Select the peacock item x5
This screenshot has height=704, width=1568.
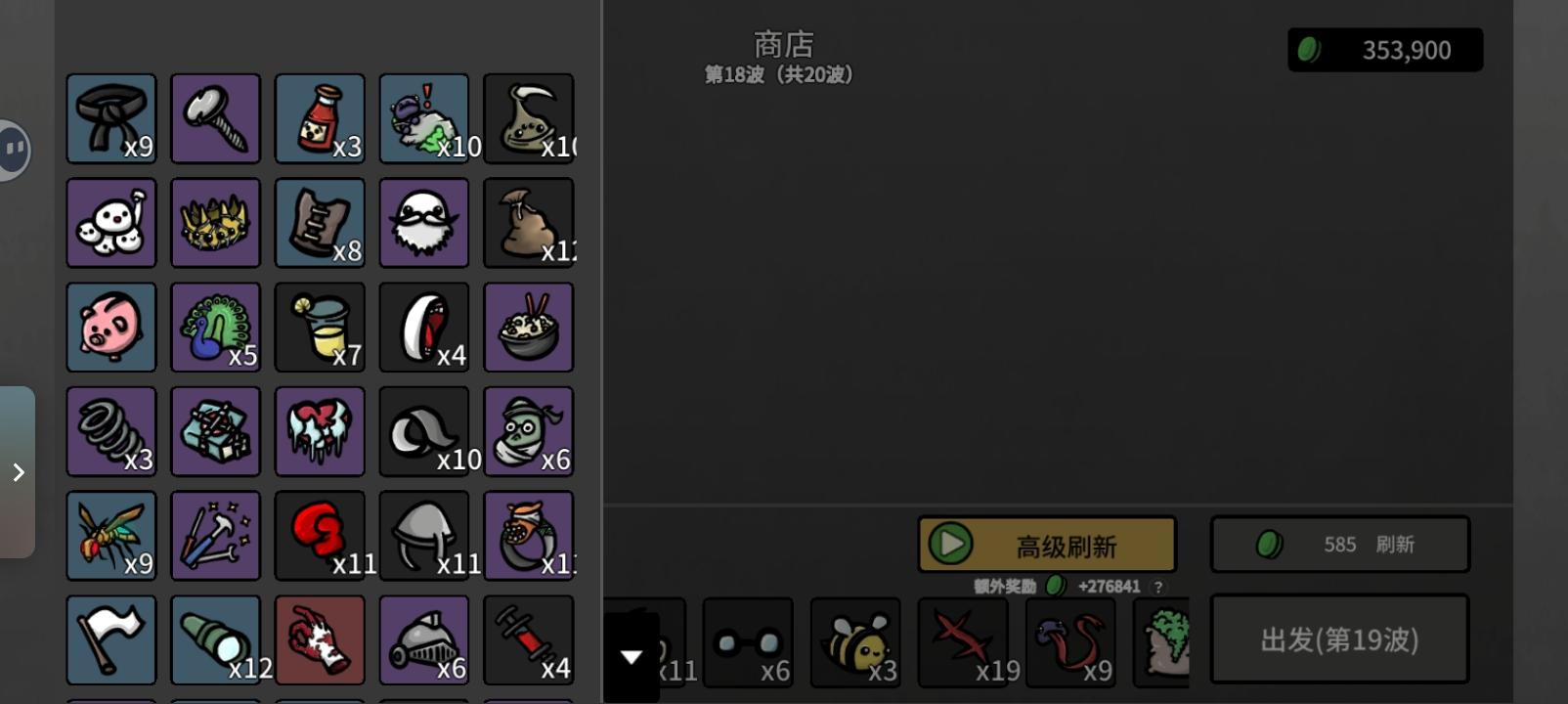point(215,327)
